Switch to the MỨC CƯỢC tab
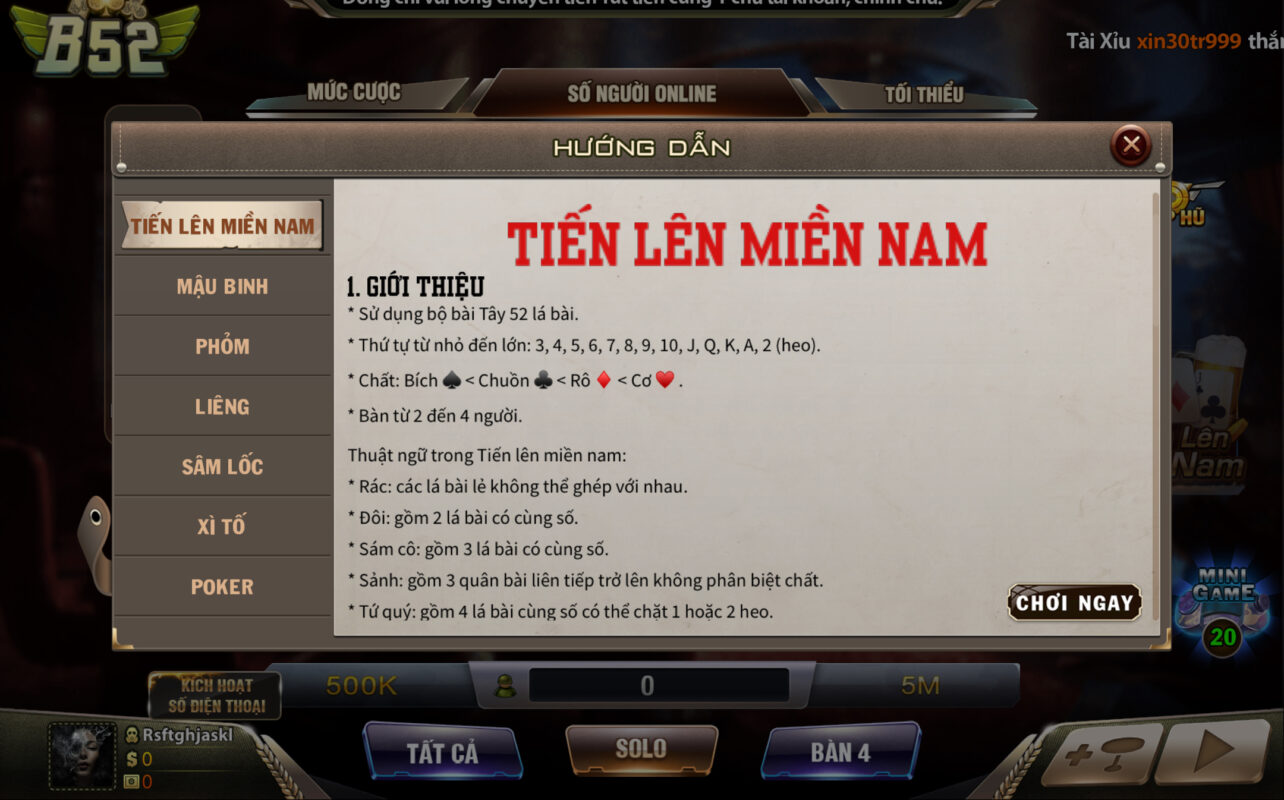The width and height of the screenshot is (1284, 800). 356,92
